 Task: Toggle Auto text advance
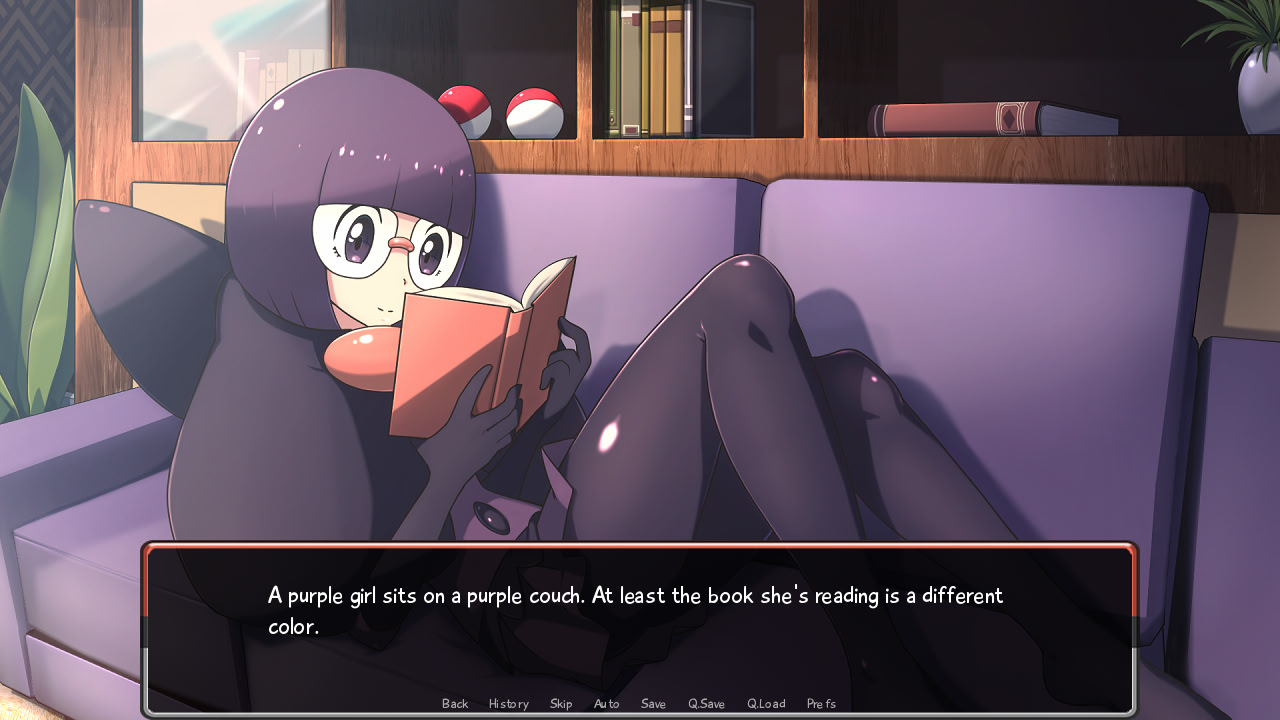click(606, 703)
